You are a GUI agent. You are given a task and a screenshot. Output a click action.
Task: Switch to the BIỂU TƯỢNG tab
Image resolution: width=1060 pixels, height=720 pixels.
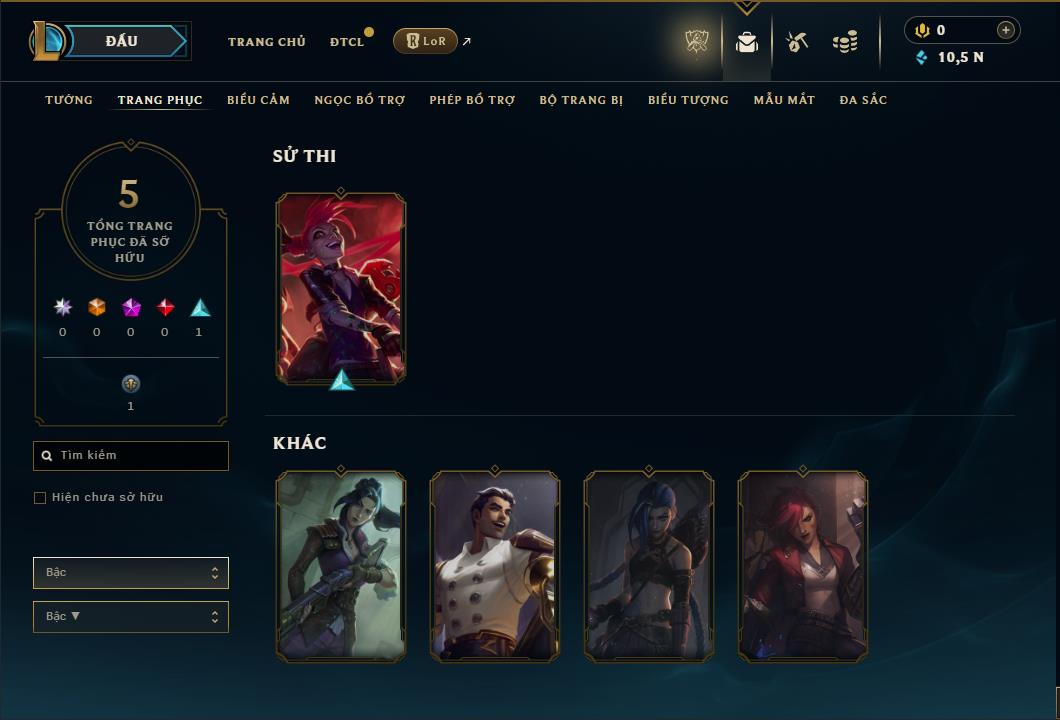point(688,100)
